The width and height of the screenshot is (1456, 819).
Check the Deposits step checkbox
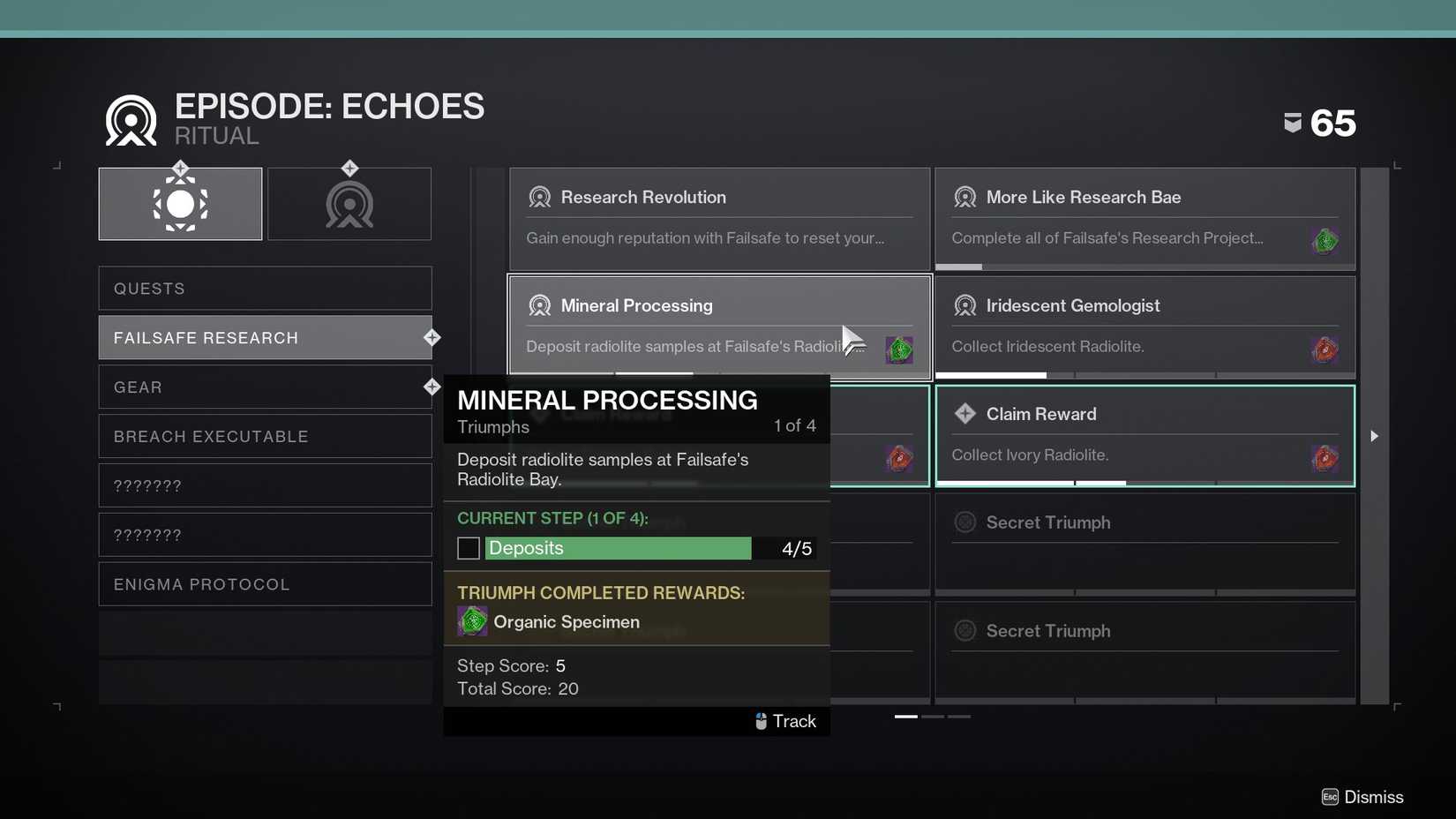click(468, 548)
